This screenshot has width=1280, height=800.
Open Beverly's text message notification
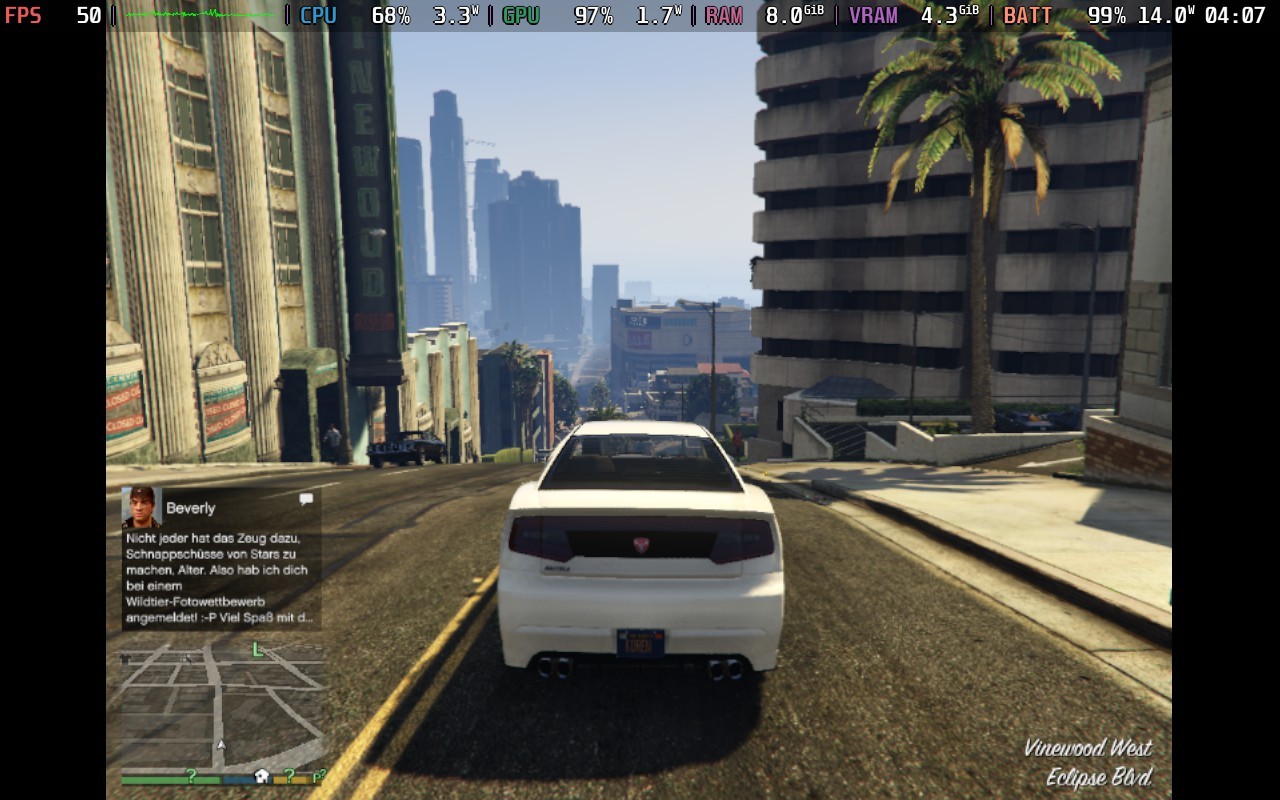coord(221,578)
